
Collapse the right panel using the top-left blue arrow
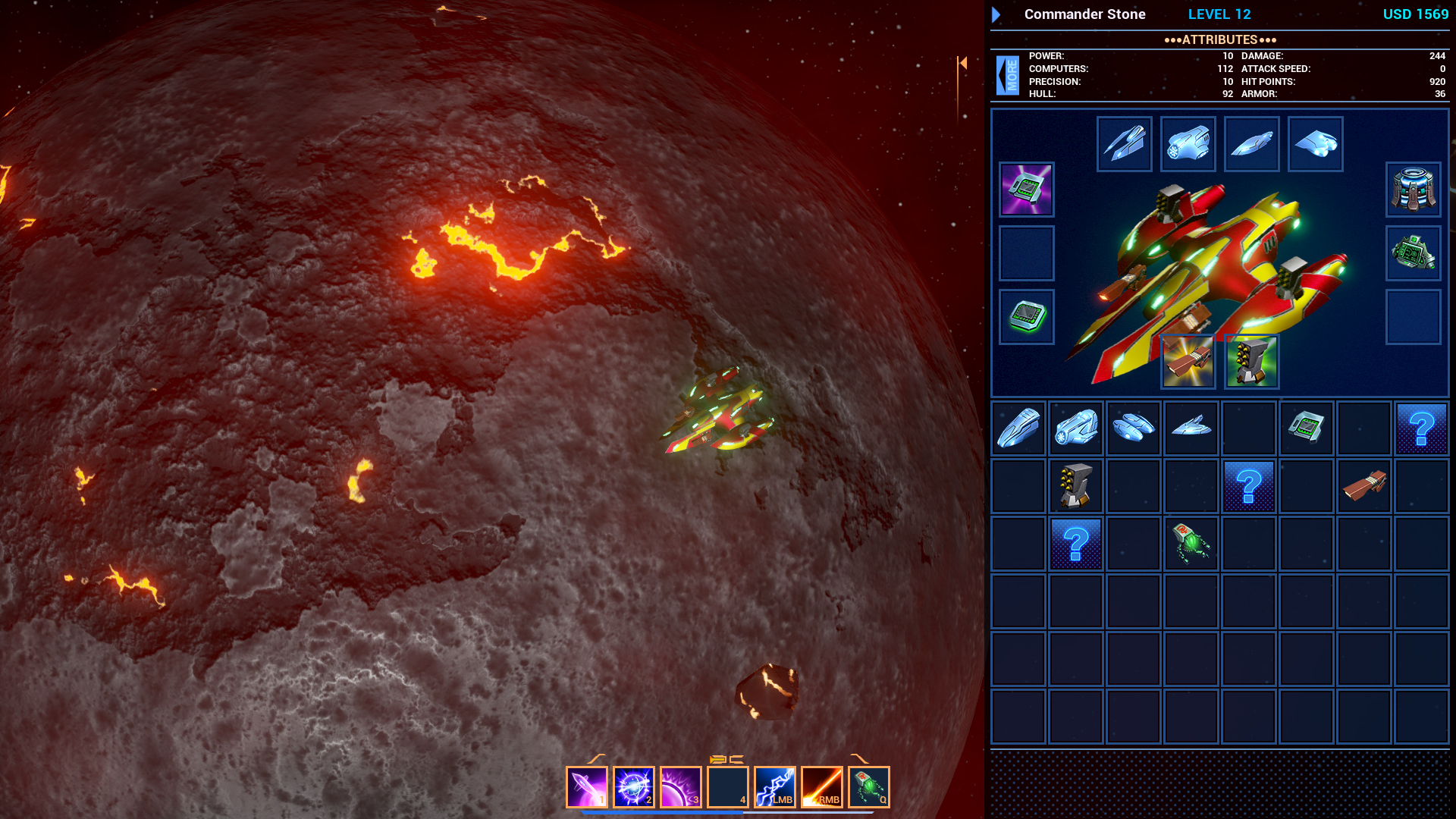995,14
